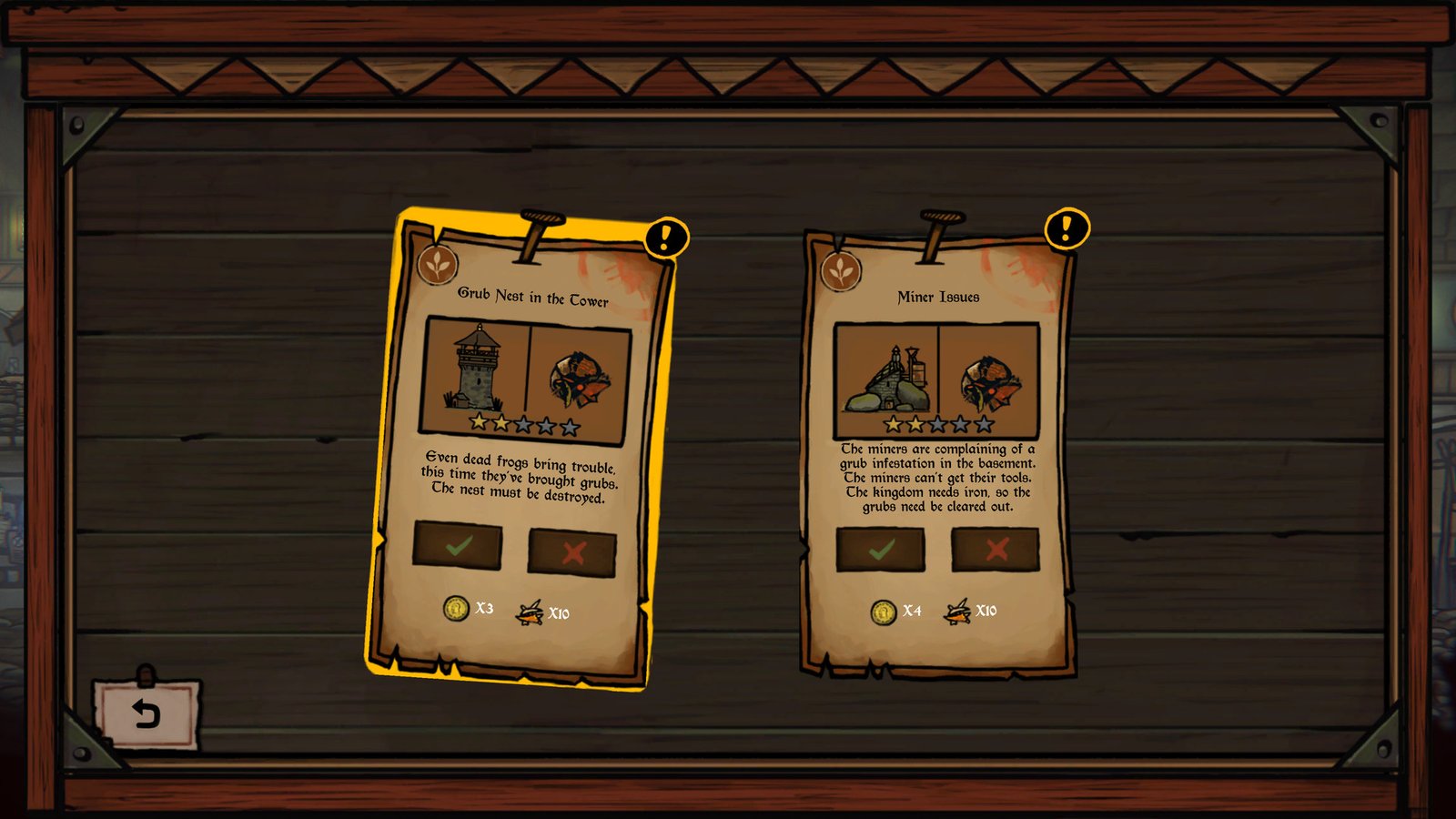Click the plant badge on Miner Issues quest
Screen dimensions: 1456x819
(x=842, y=271)
